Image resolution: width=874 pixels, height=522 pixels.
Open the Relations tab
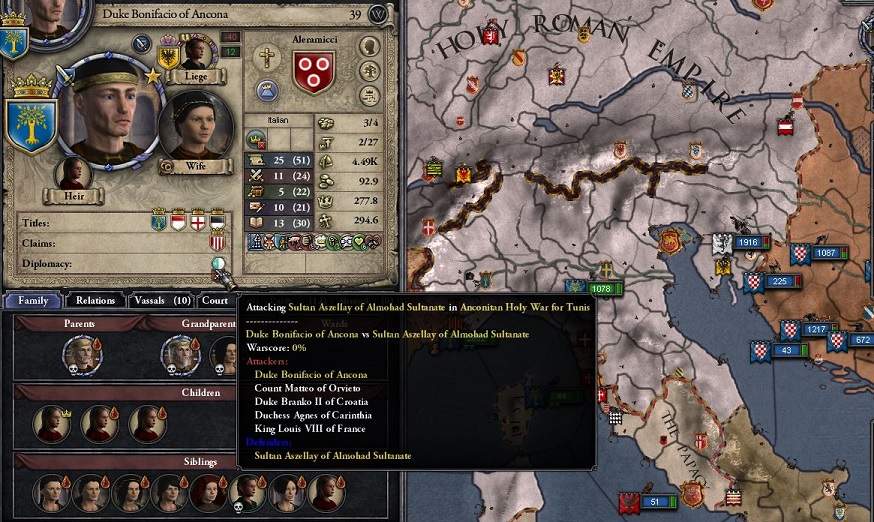tap(96, 300)
